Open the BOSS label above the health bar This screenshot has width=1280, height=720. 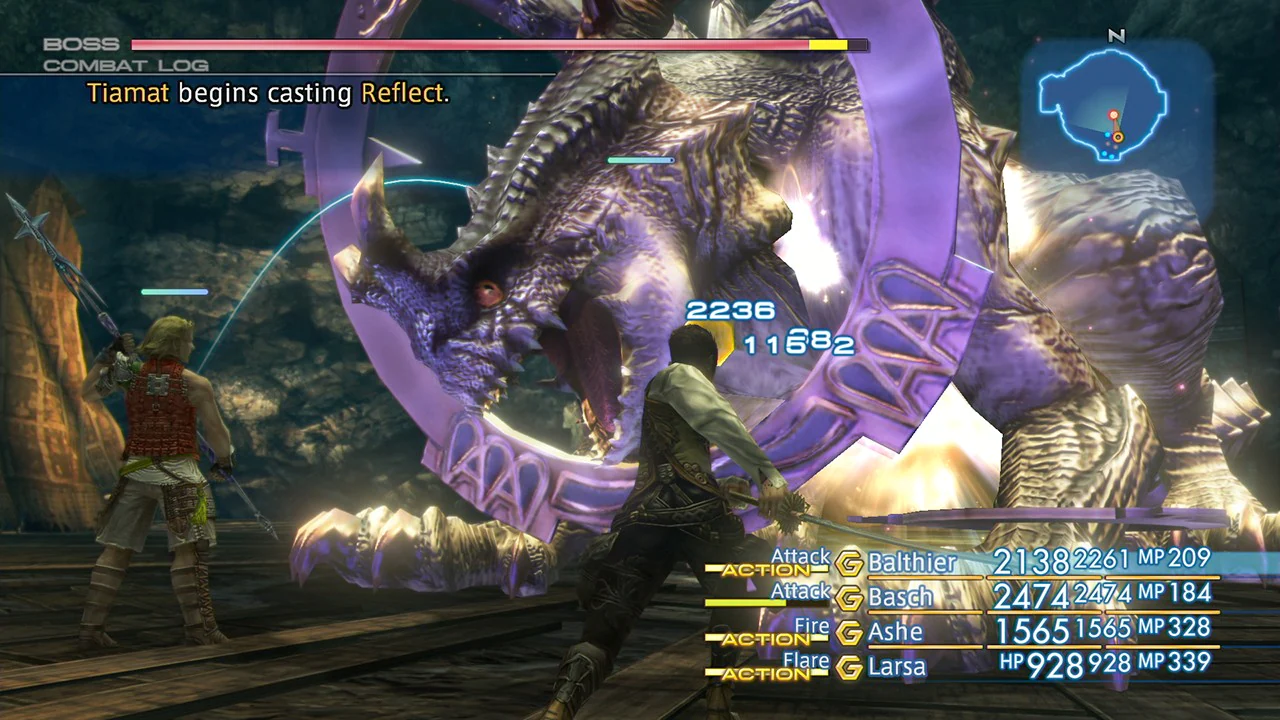click(x=78, y=43)
